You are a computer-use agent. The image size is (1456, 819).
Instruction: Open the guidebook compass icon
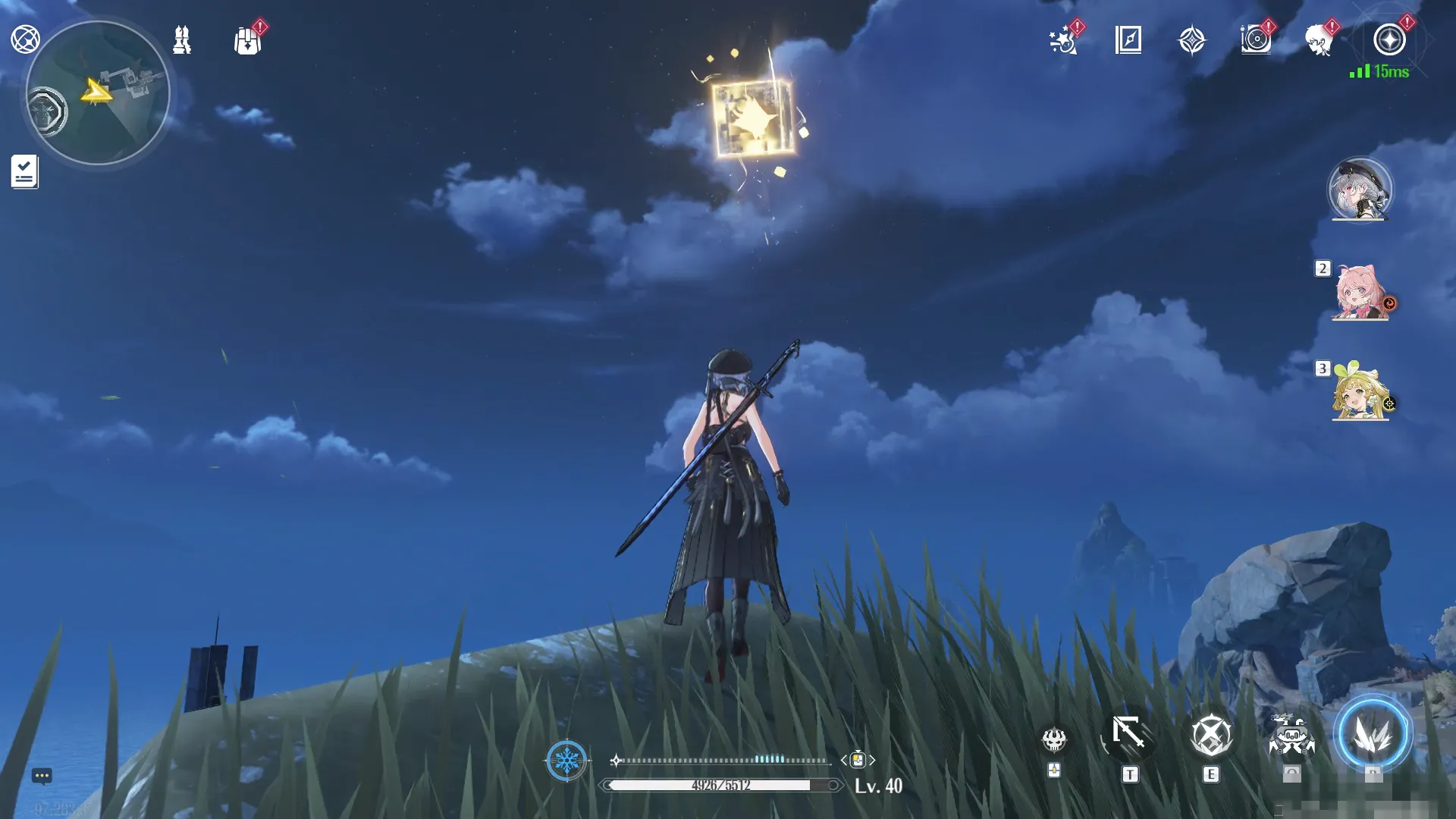tap(1128, 39)
